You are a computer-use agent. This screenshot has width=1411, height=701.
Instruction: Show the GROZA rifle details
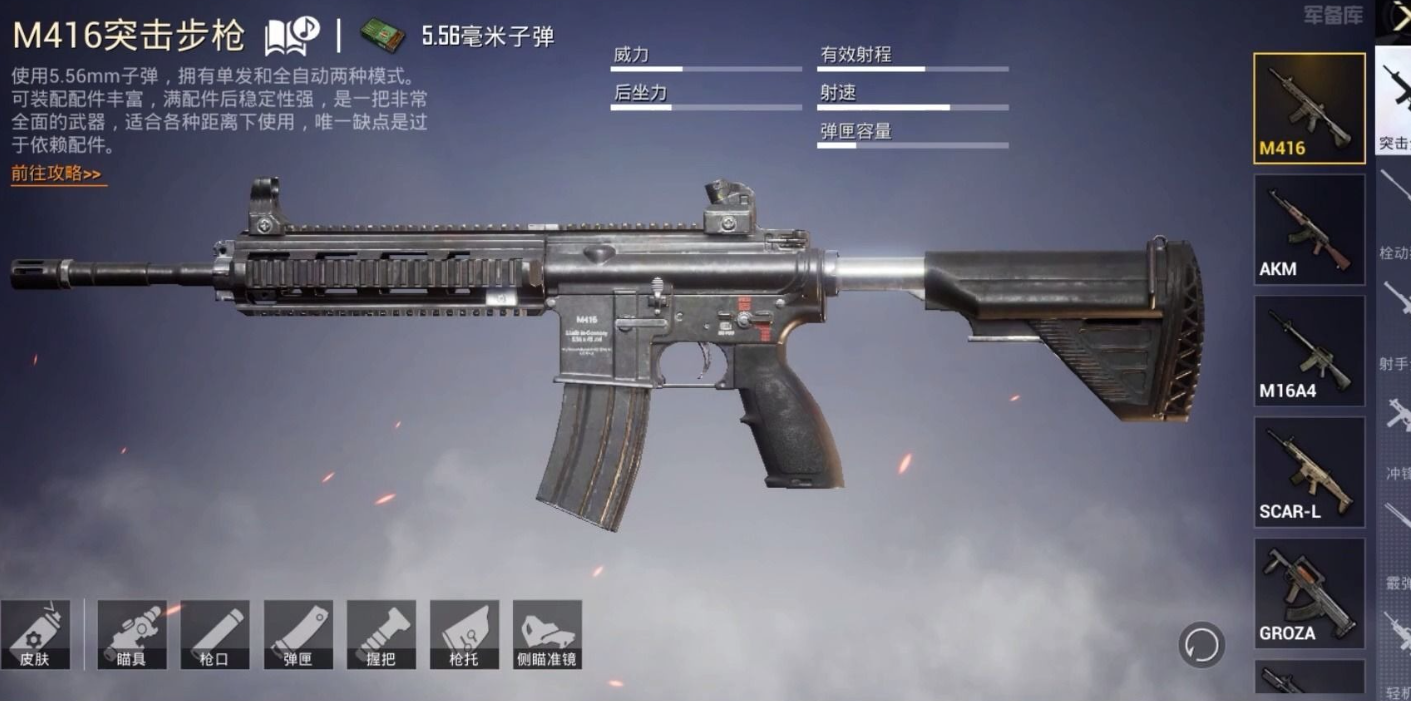[x=1309, y=593]
